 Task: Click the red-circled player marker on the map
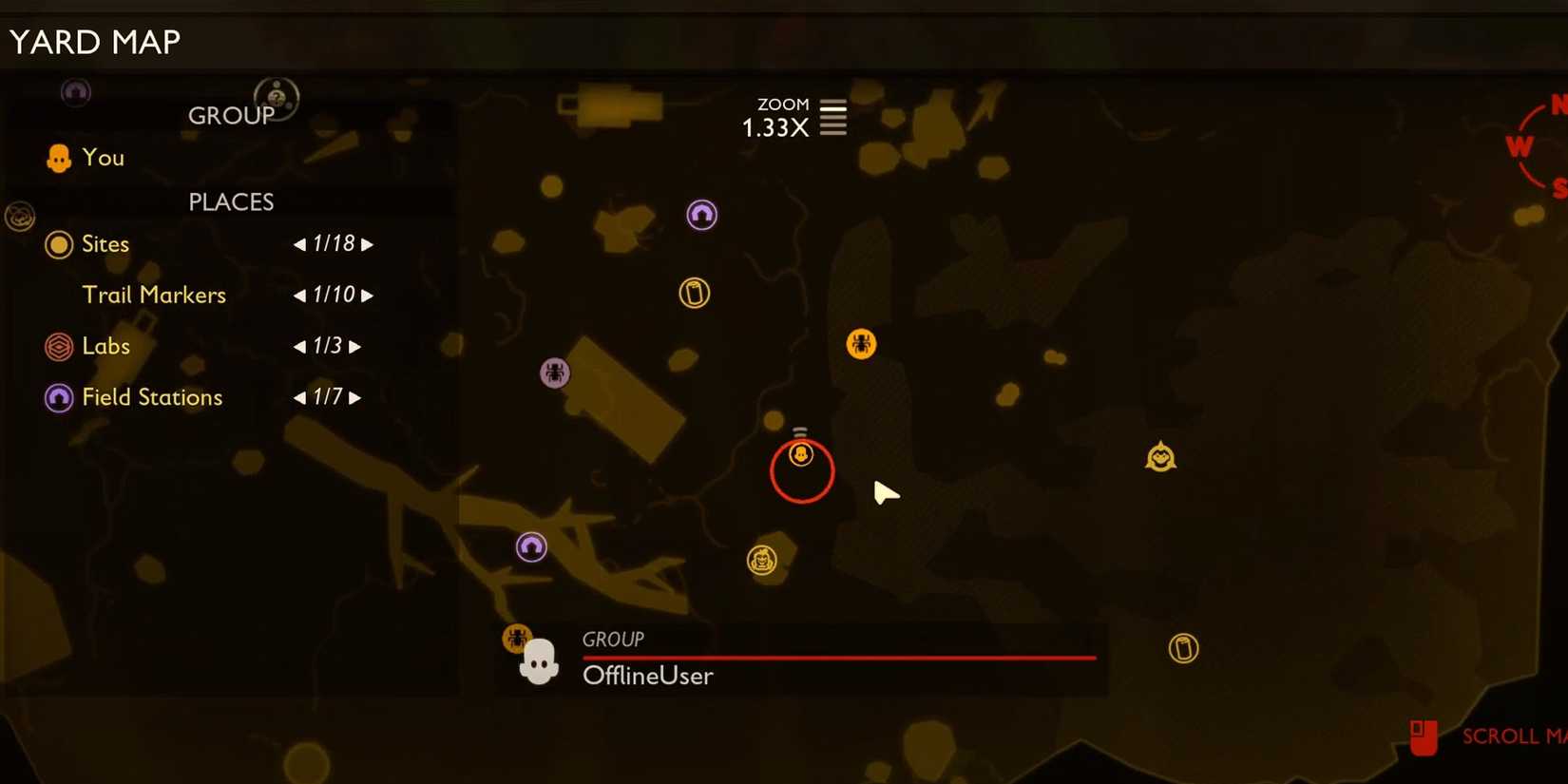click(801, 455)
